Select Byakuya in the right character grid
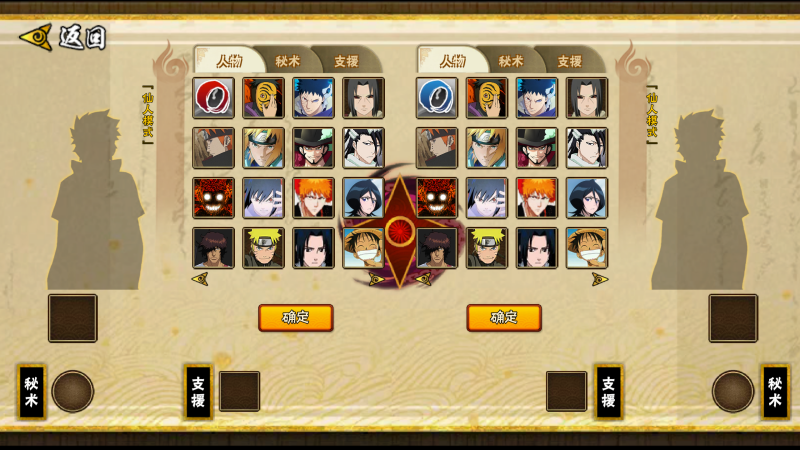Viewport: 800px width, 450px height. [x=587, y=148]
